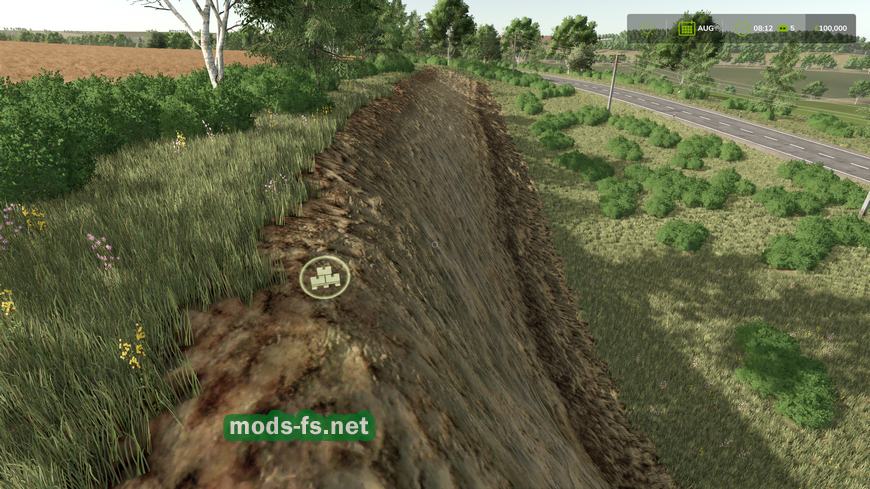Select the green calendar icon beside AUG
The image size is (870, 489).
point(686,28)
